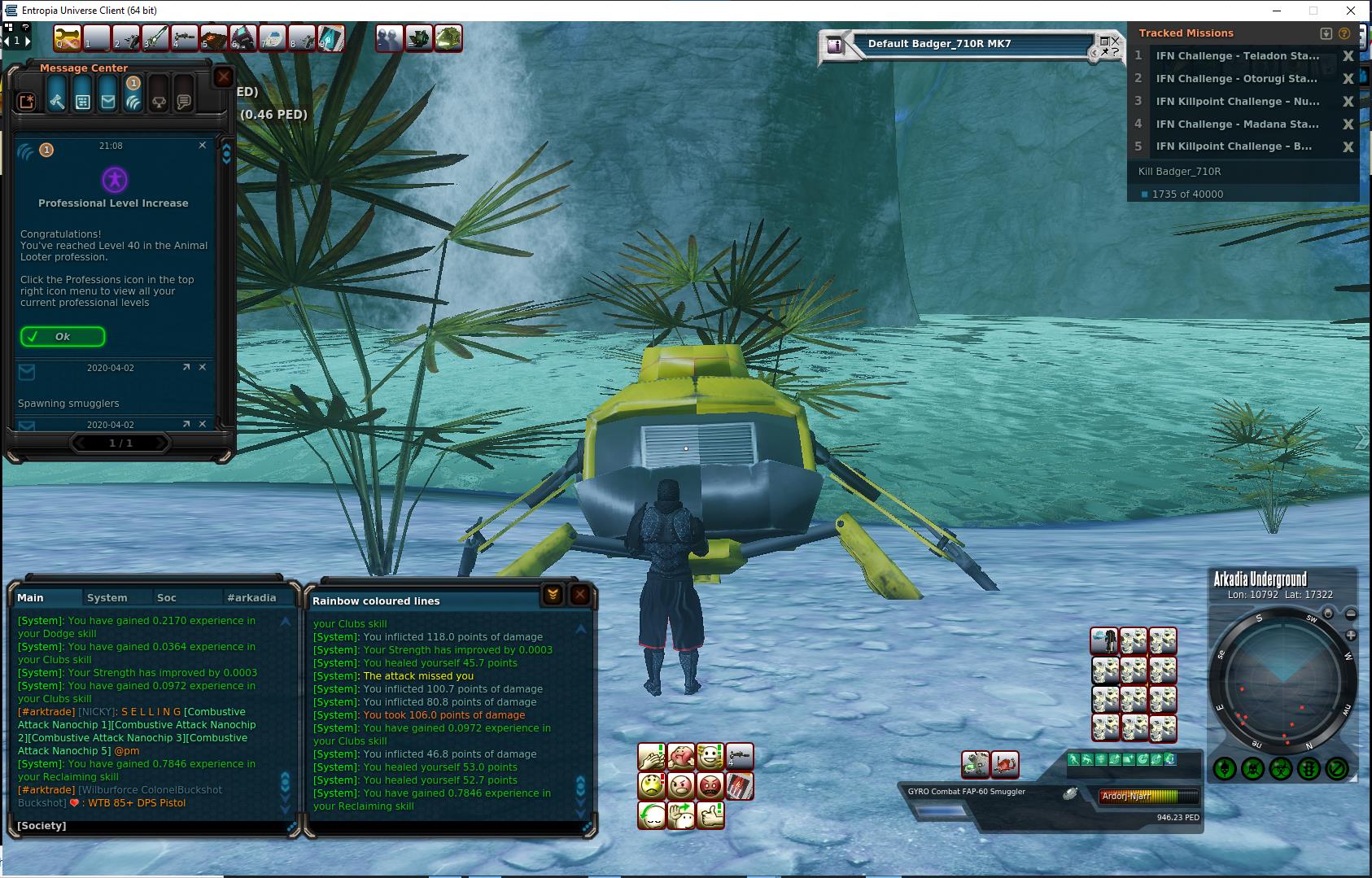Select the rifle in hotbar slot 4

tap(185, 38)
